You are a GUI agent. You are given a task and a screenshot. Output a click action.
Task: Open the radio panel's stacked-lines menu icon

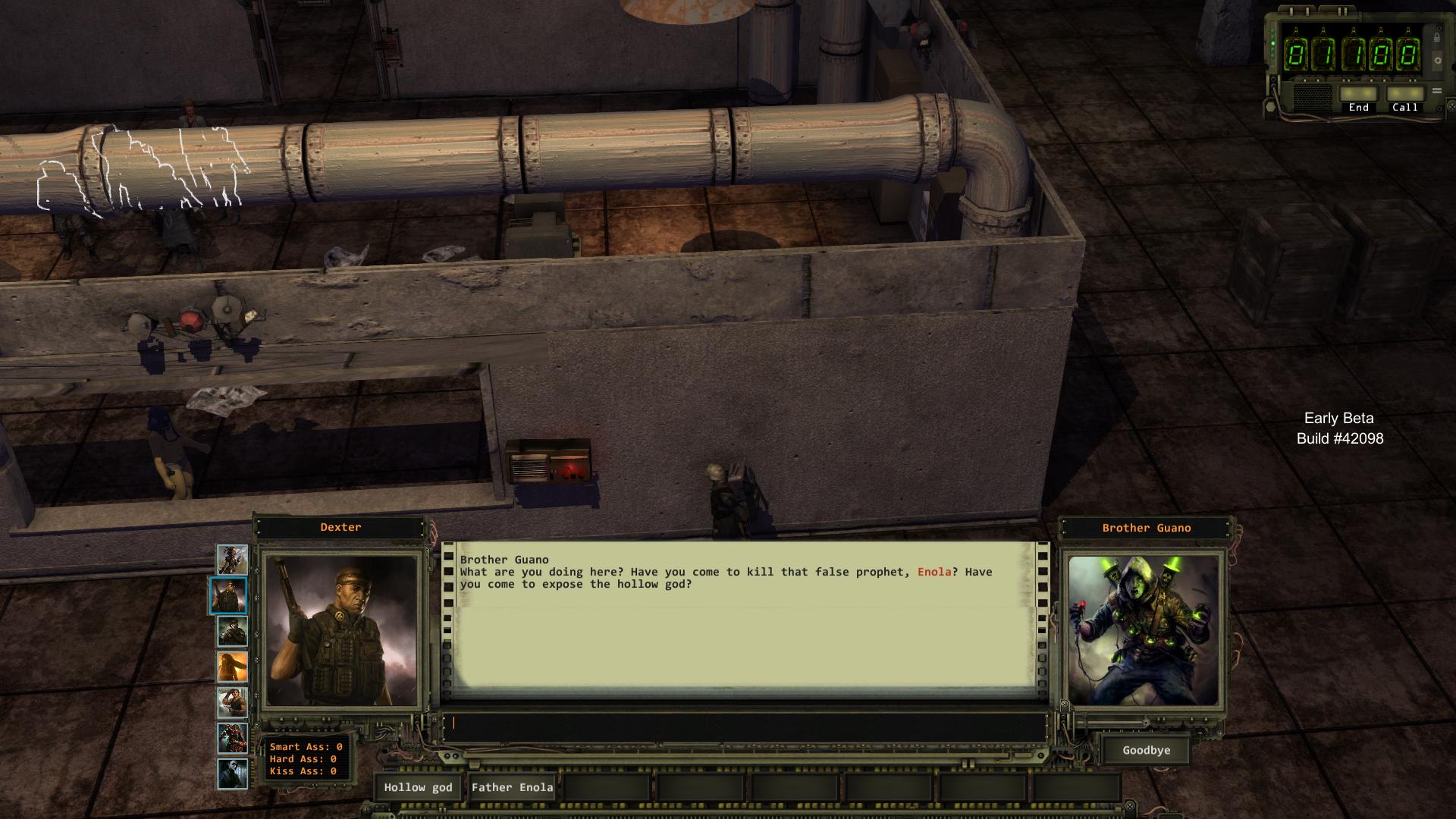coord(1436,91)
